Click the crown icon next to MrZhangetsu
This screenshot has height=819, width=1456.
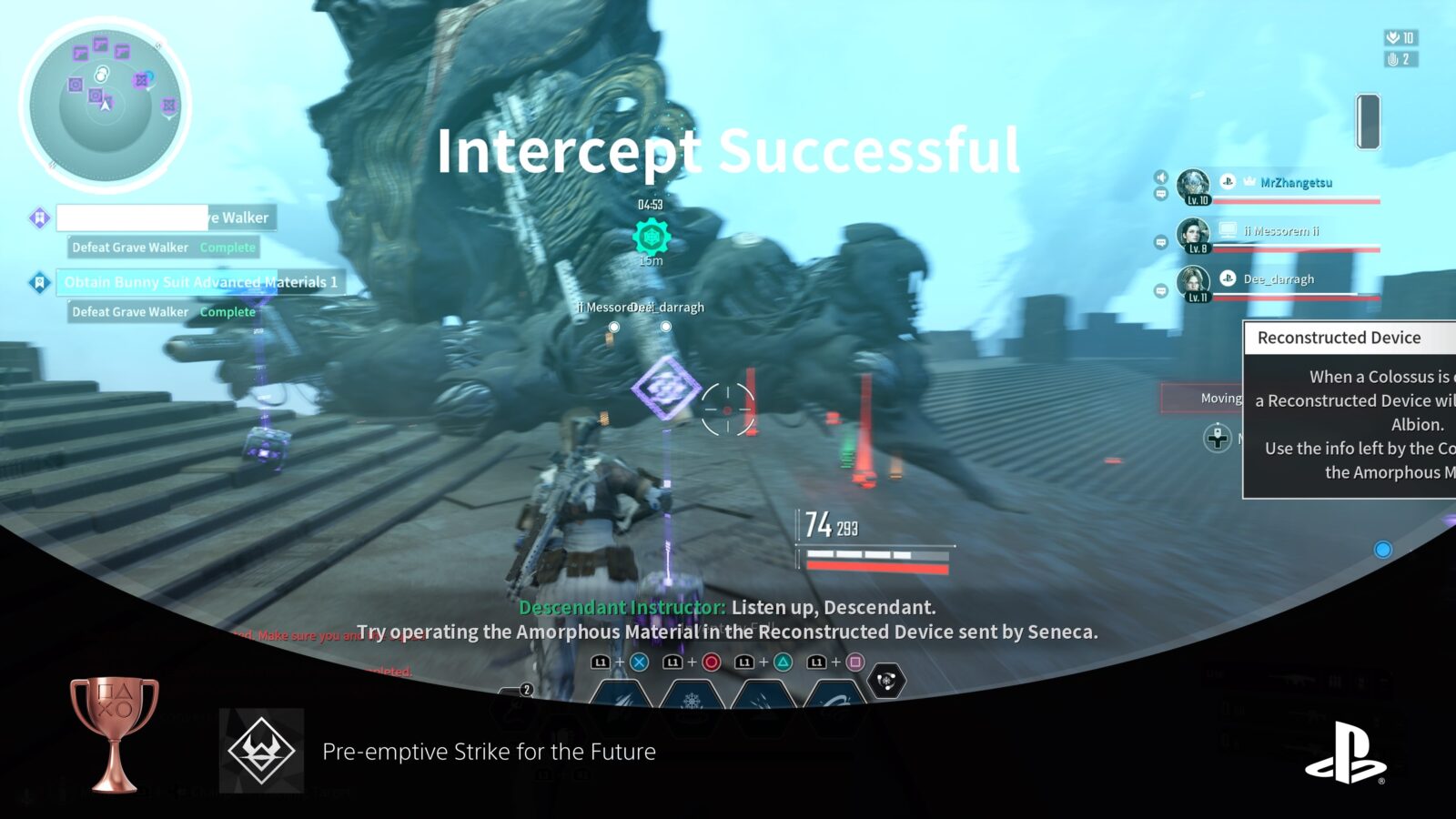click(1249, 182)
